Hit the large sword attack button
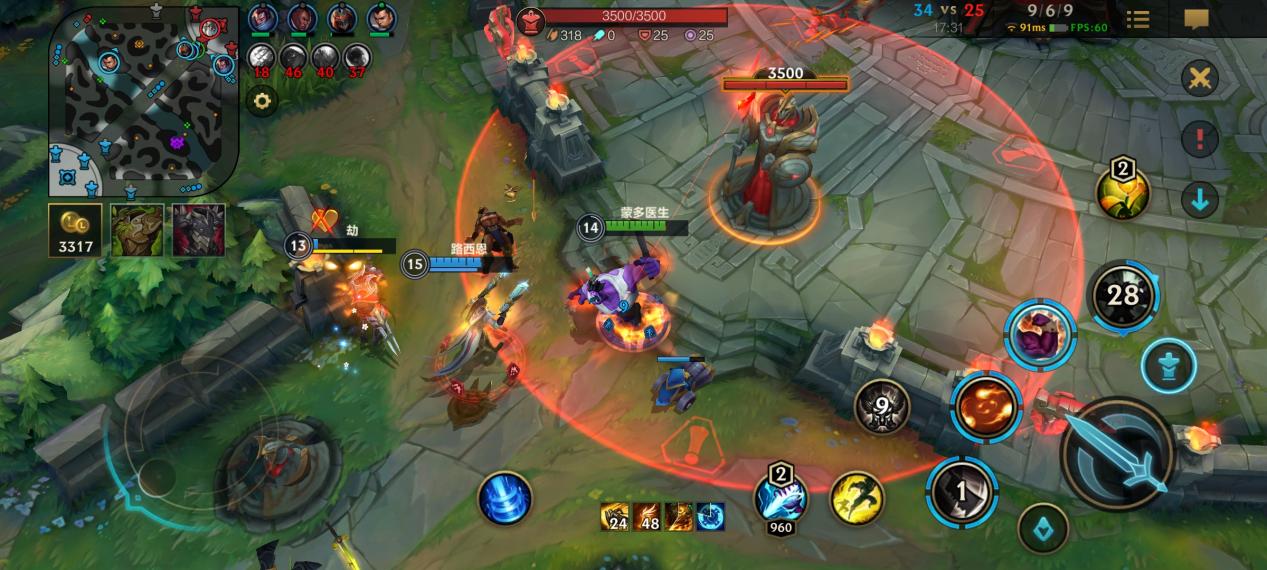Image resolution: width=1267 pixels, height=570 pixels. 1116,453
